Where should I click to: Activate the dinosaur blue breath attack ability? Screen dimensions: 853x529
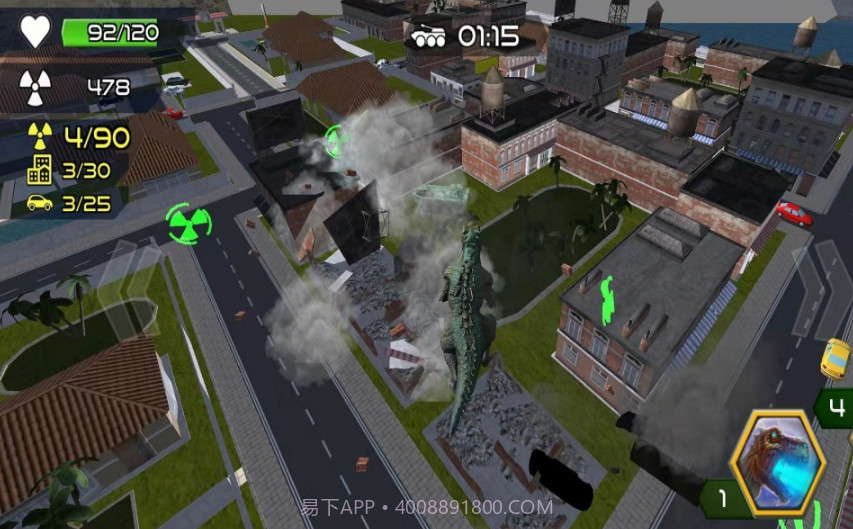(777, 462)
